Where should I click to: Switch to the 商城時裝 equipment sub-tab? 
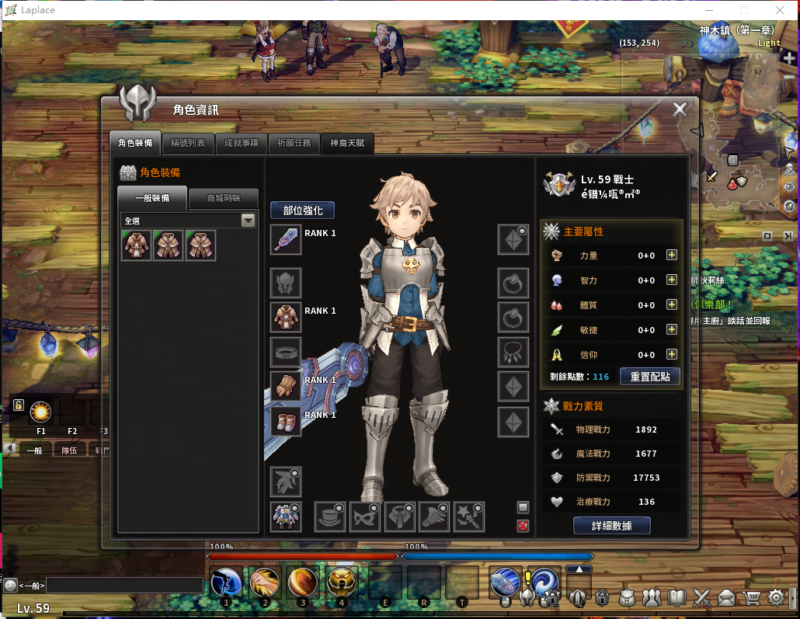pos(223,198)
